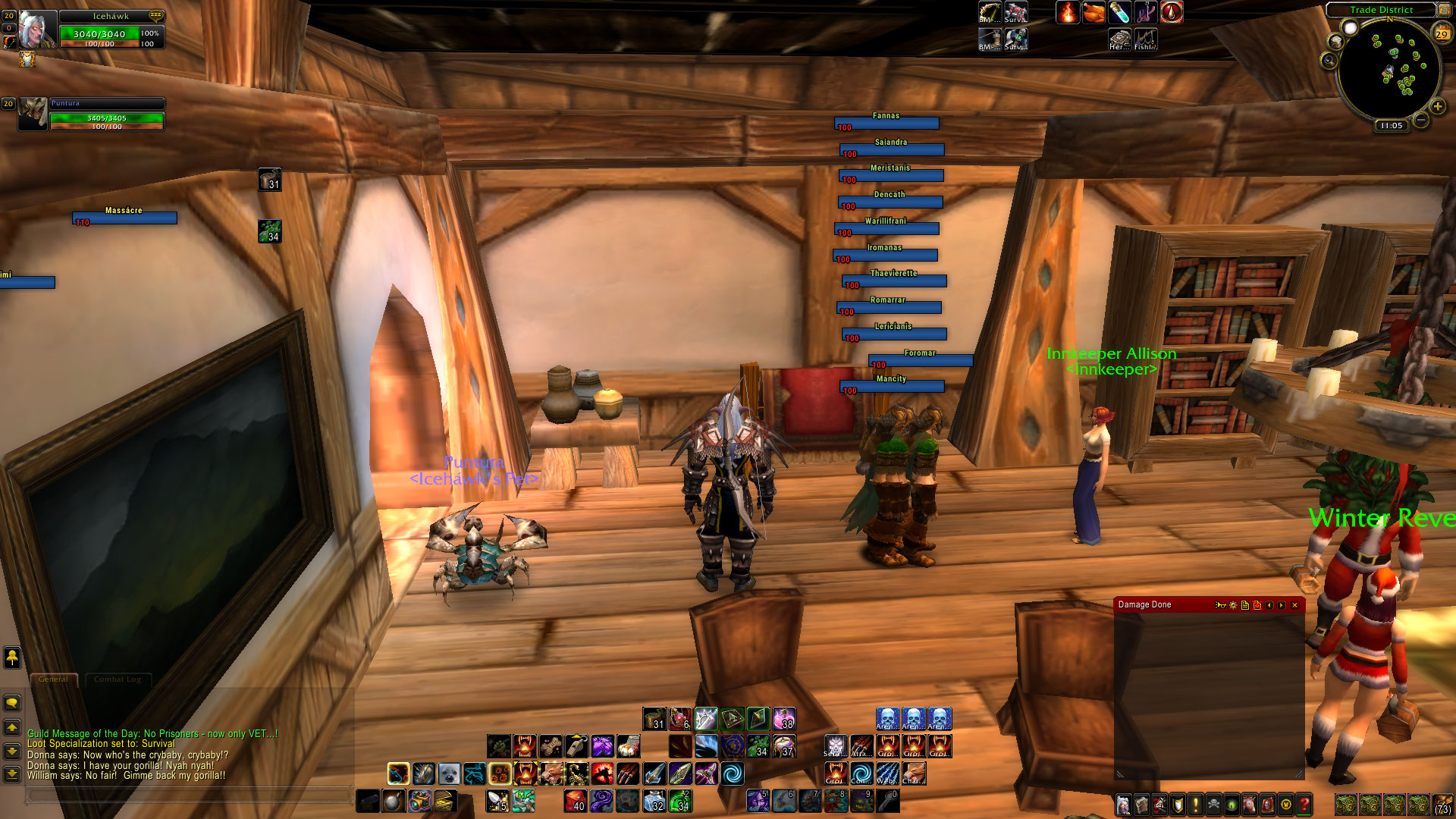Viewport: 1456px width, 819px height.
Task: Use the red gem item with 40 count
Action: pyautogui.click(x=575, y=801)
